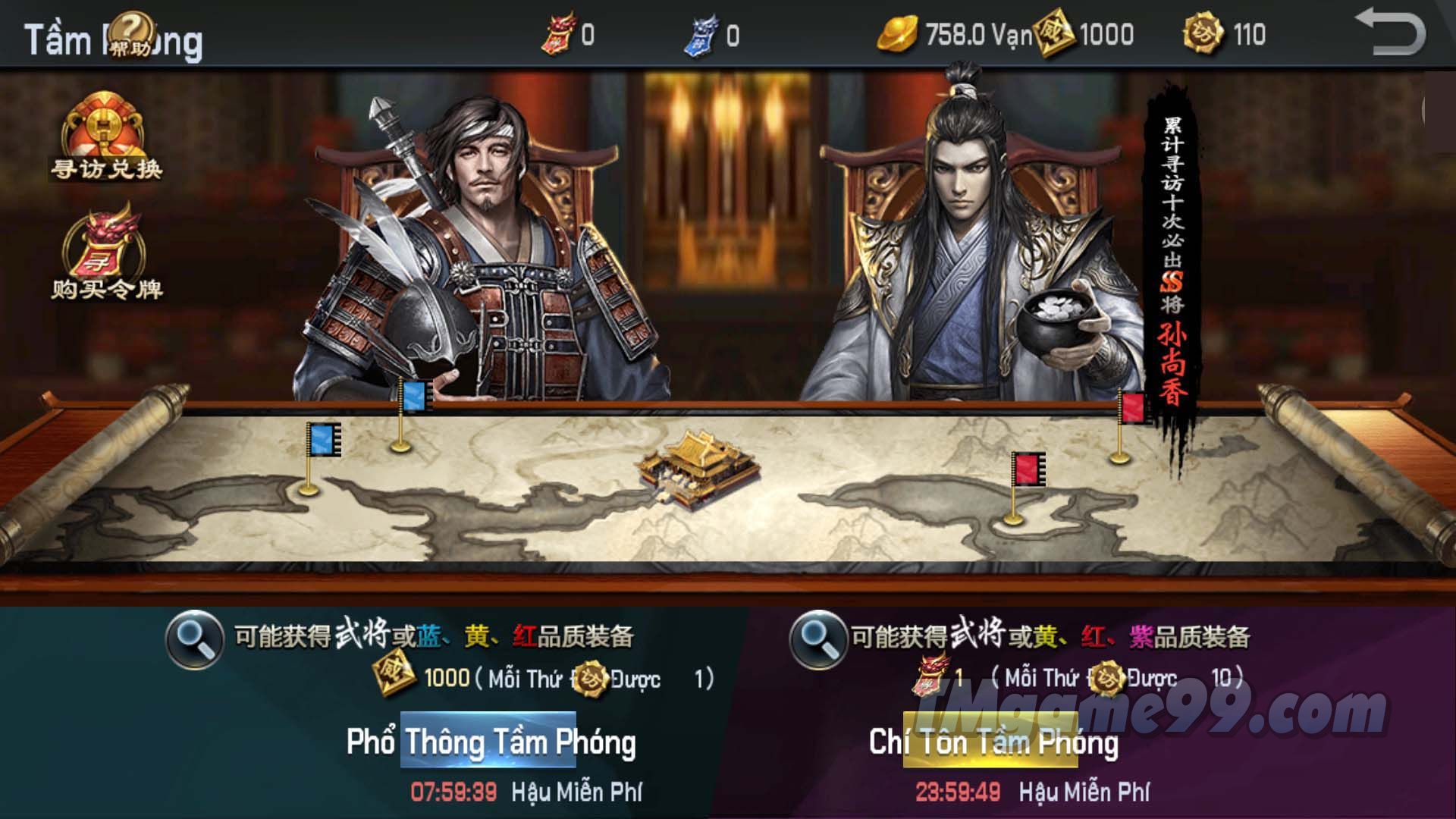
Task: Click the gold ingot currency icon showing 758.0 Vạn
Action: click(x=899, y=34)
